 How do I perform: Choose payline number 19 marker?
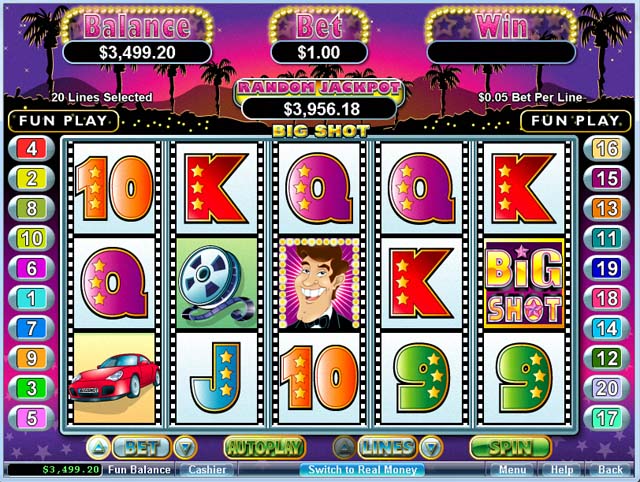[607, 268]
